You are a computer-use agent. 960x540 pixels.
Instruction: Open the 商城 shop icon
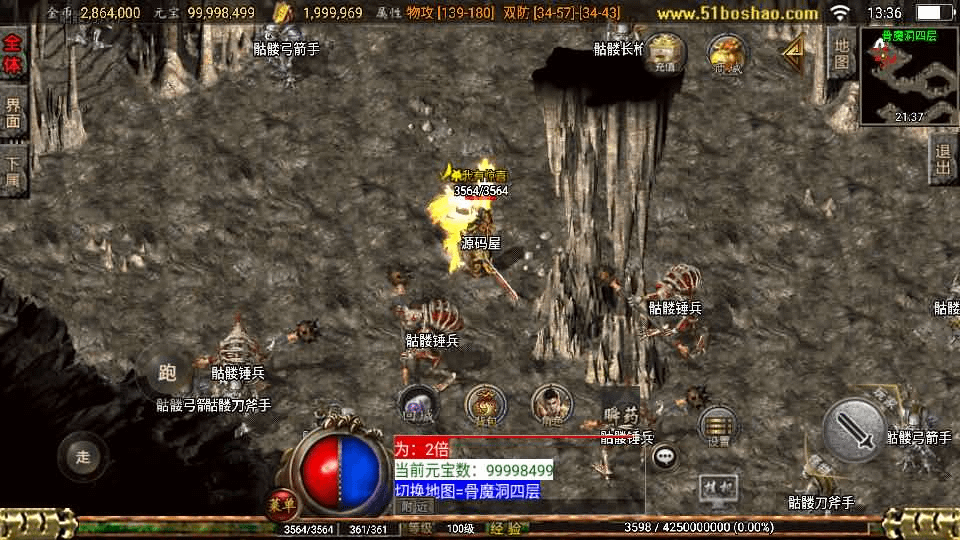(x=727, y=54)
